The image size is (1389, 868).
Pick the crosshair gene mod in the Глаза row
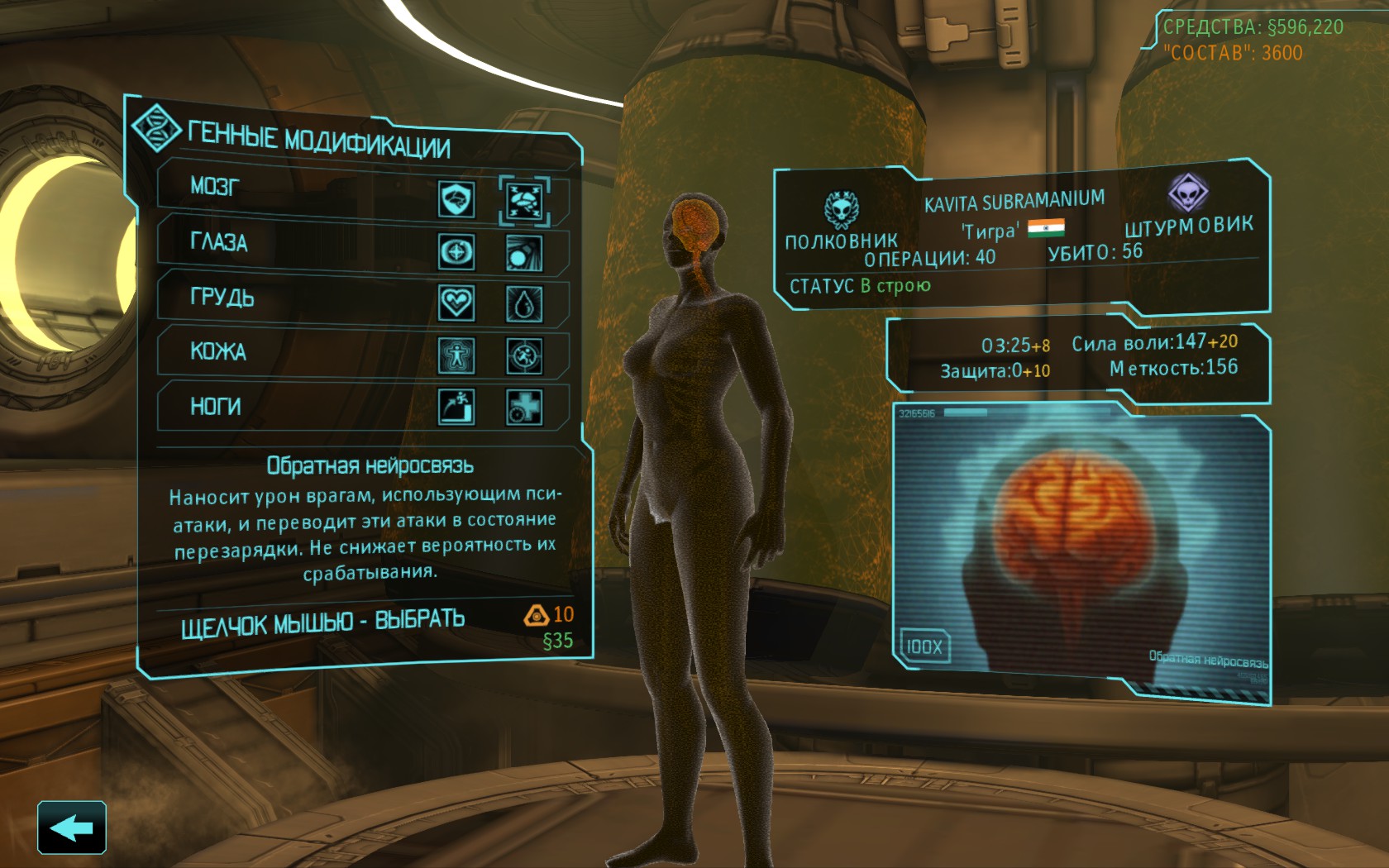coord(456,251)
